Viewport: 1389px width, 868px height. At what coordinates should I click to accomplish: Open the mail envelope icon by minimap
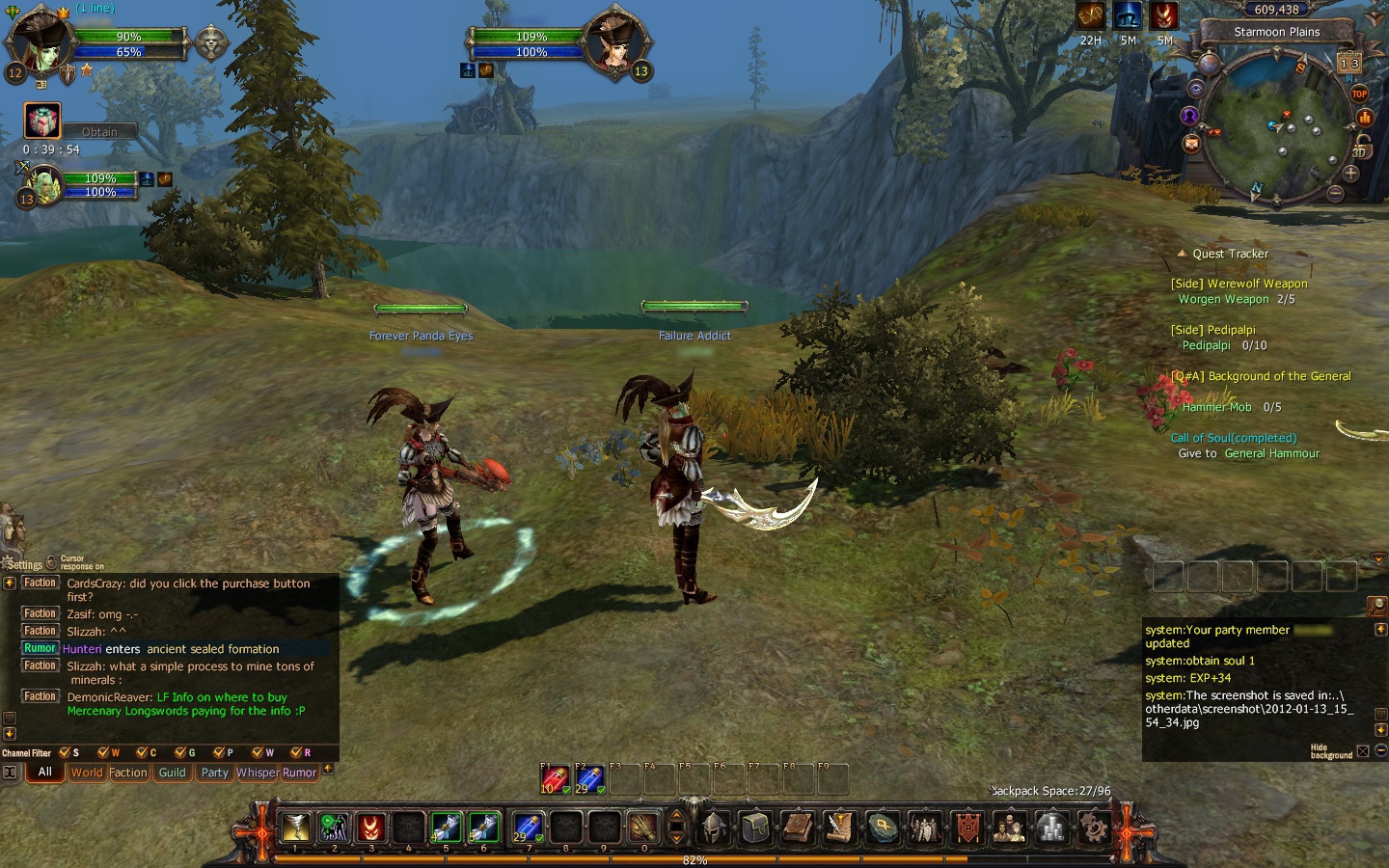point(1191,144)
